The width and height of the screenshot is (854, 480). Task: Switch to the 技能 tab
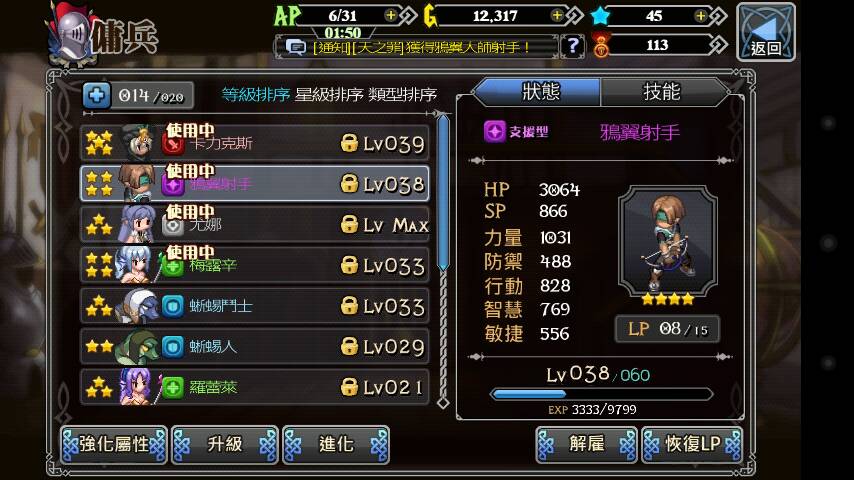tap(661, 92)
